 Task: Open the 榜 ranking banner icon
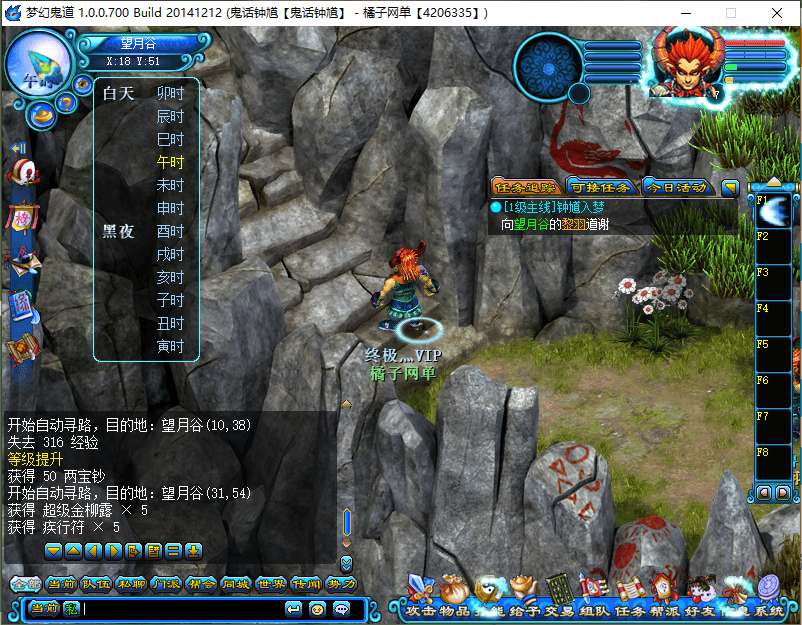pyautogui.click(x=22, y=217)
